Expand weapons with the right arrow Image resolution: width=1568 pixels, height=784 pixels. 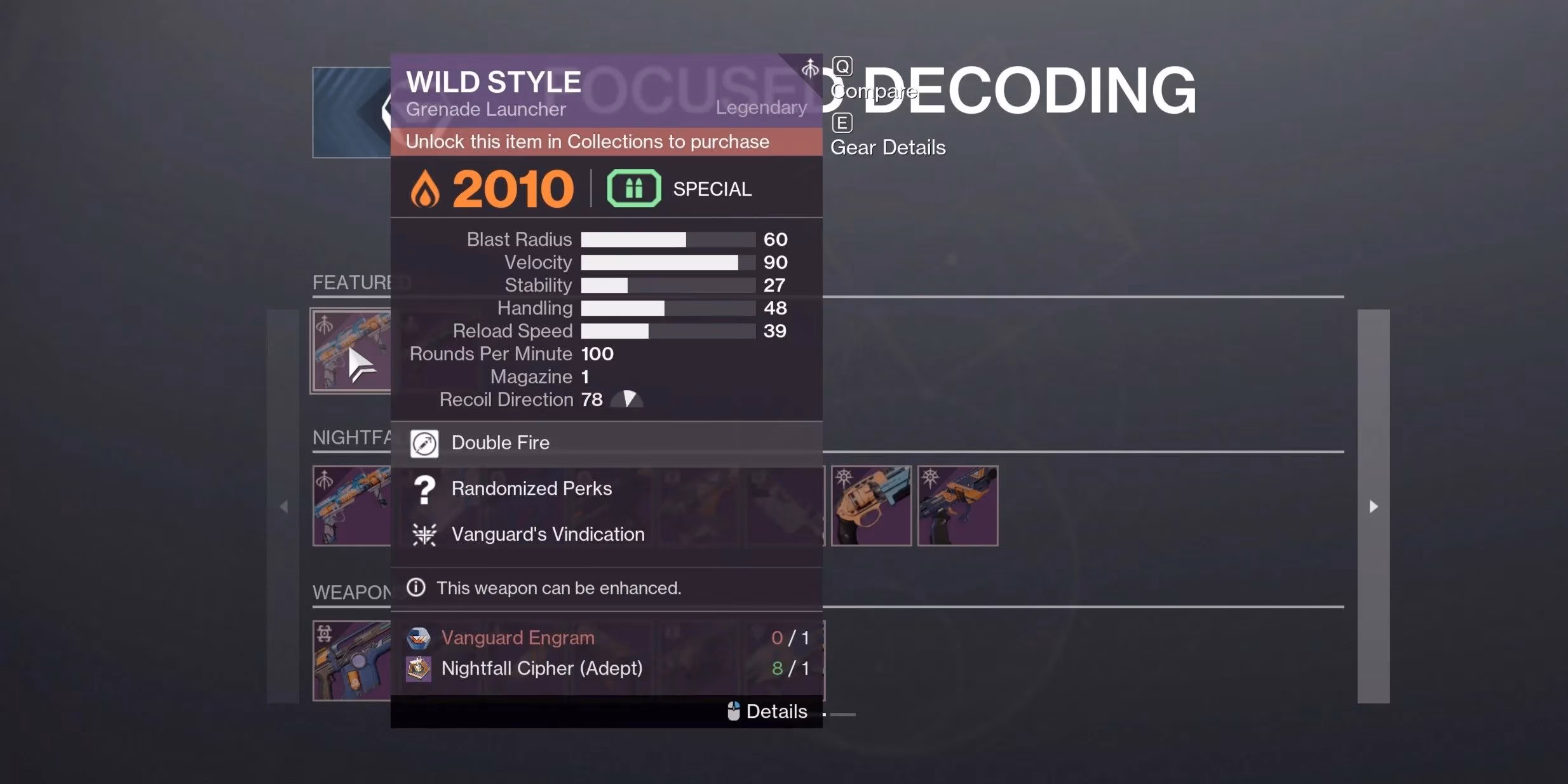coord(1374,506)
